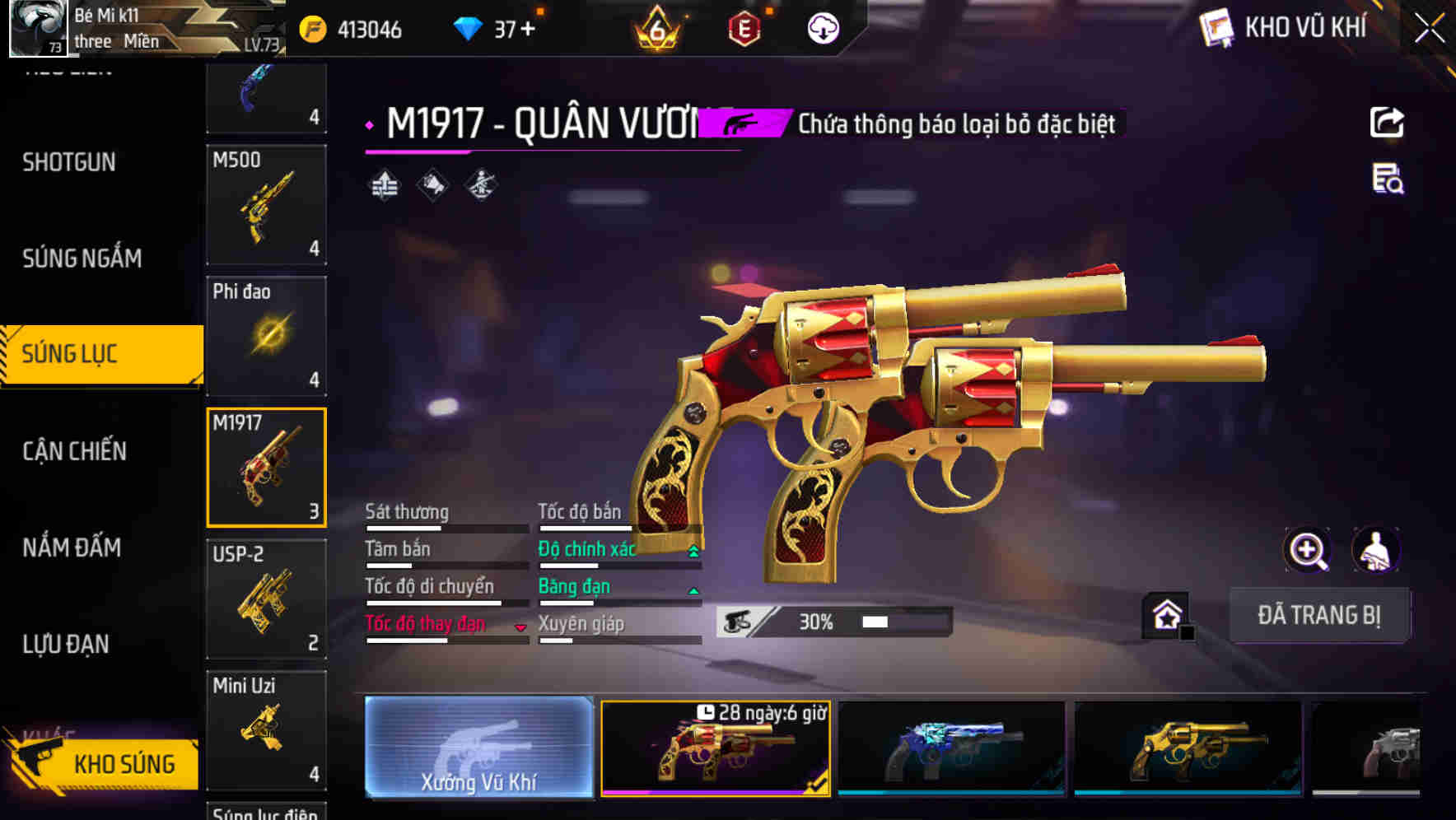Switch to the SHOTGUN category tab
The width and height of the screenshot is (1456, 820).
68,162
